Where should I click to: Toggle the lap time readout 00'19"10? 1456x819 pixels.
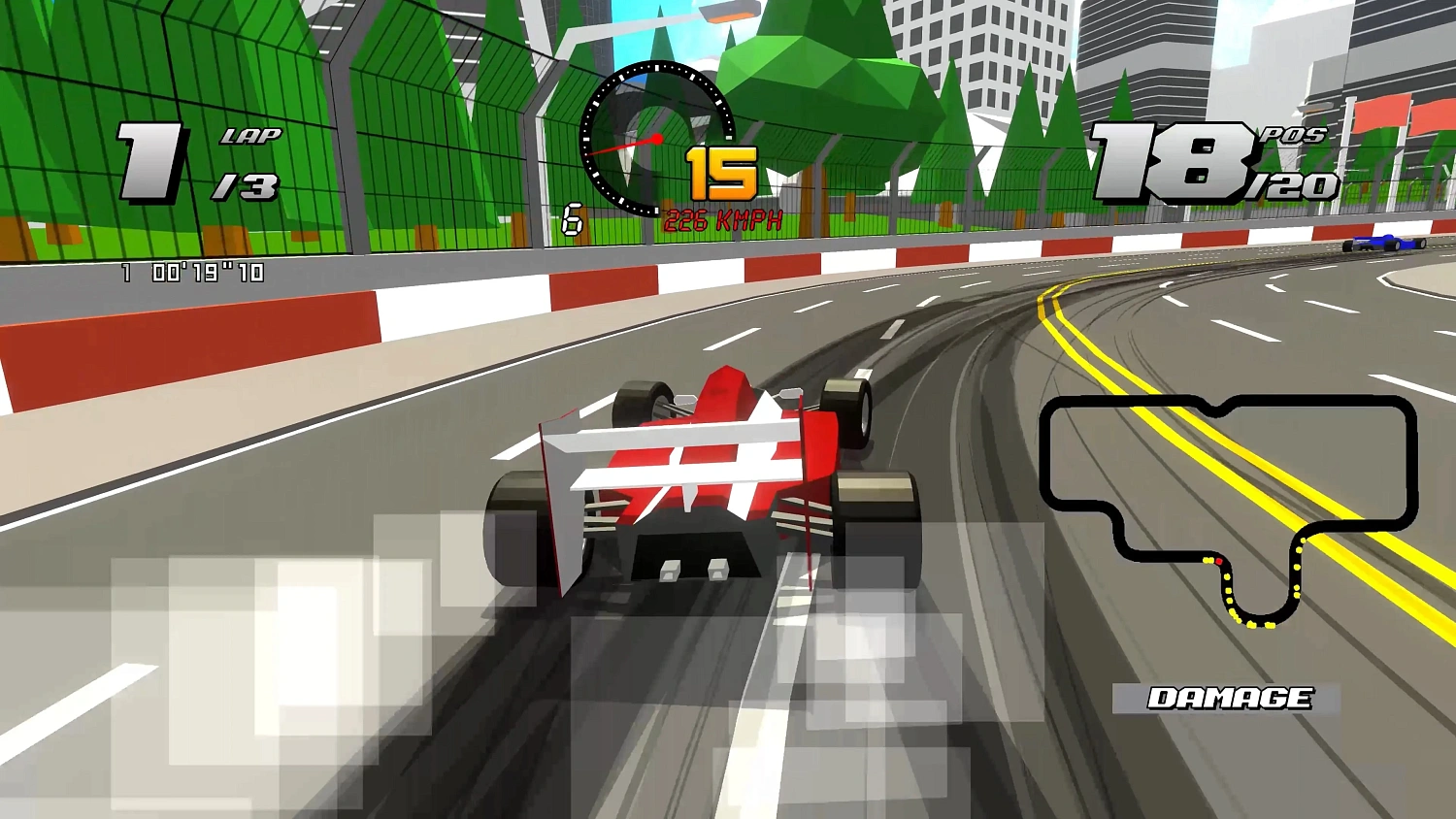(194, 272)
